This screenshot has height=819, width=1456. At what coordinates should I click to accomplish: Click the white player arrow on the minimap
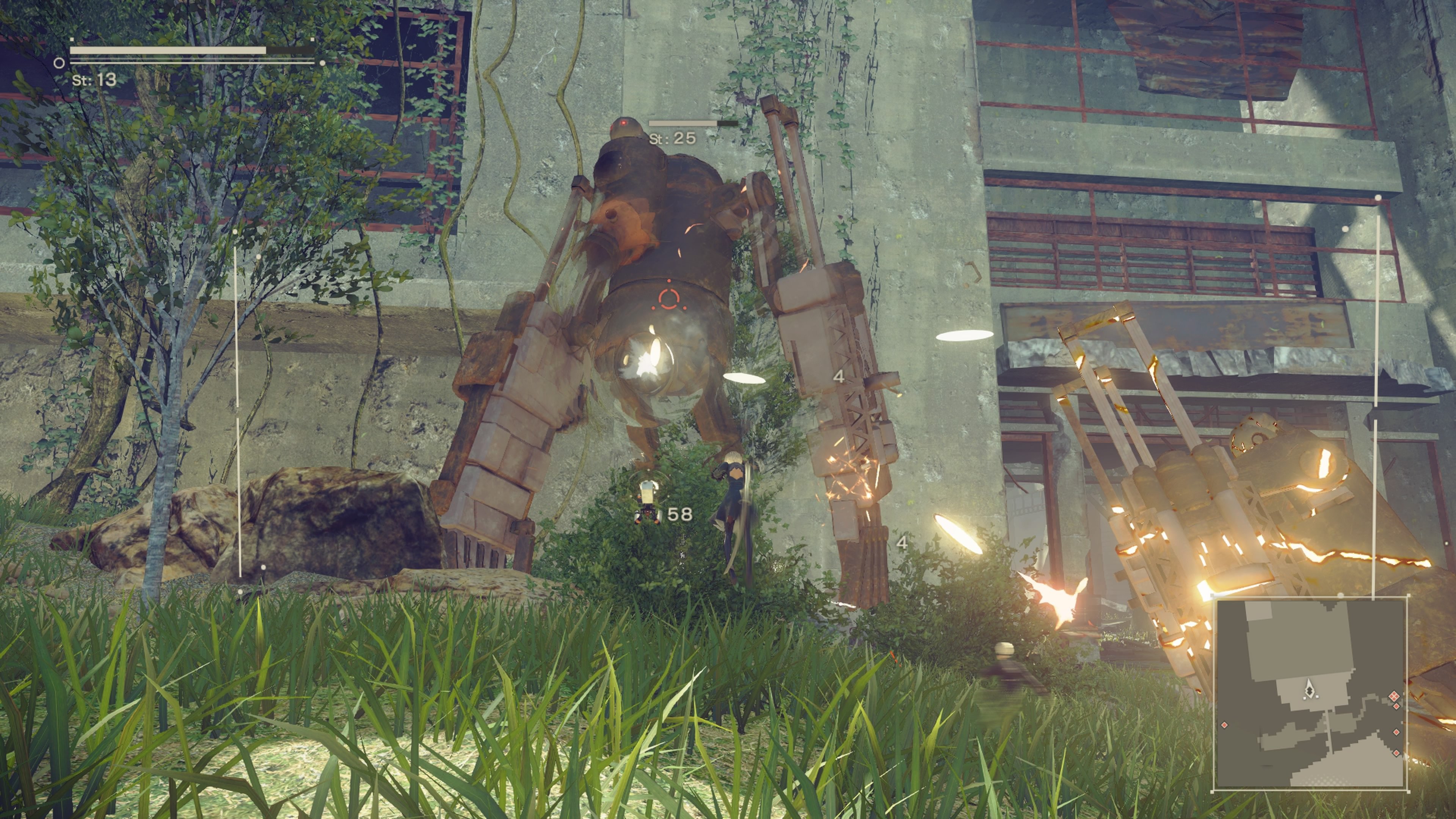click(1310, 689)
